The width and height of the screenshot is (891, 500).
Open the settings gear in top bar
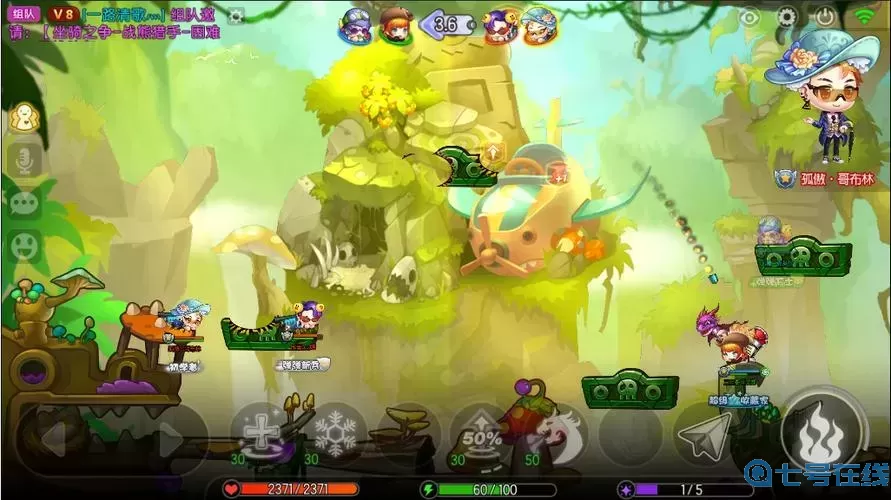787,17
